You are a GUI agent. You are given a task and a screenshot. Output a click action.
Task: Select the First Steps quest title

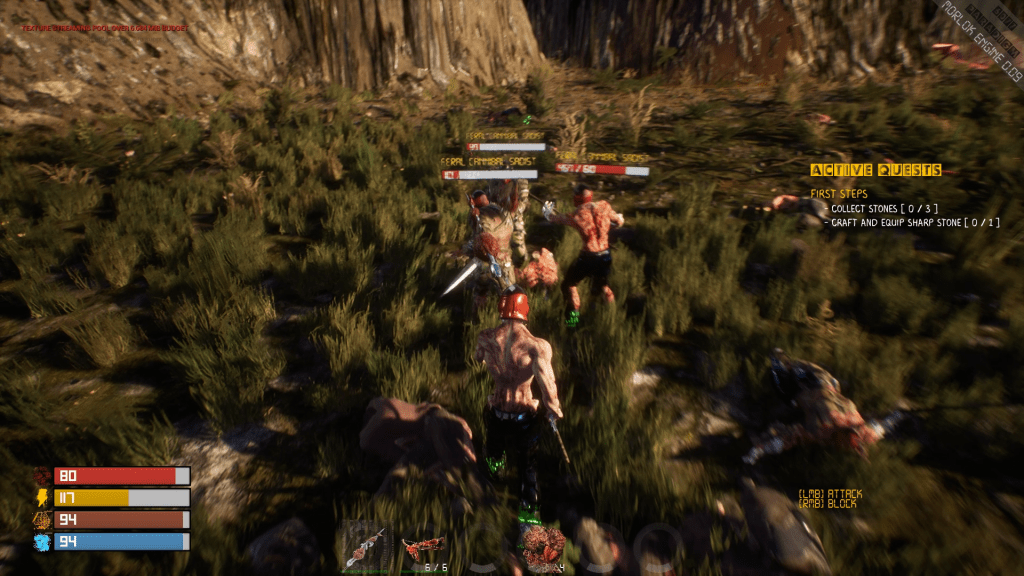tap(839, 194)
